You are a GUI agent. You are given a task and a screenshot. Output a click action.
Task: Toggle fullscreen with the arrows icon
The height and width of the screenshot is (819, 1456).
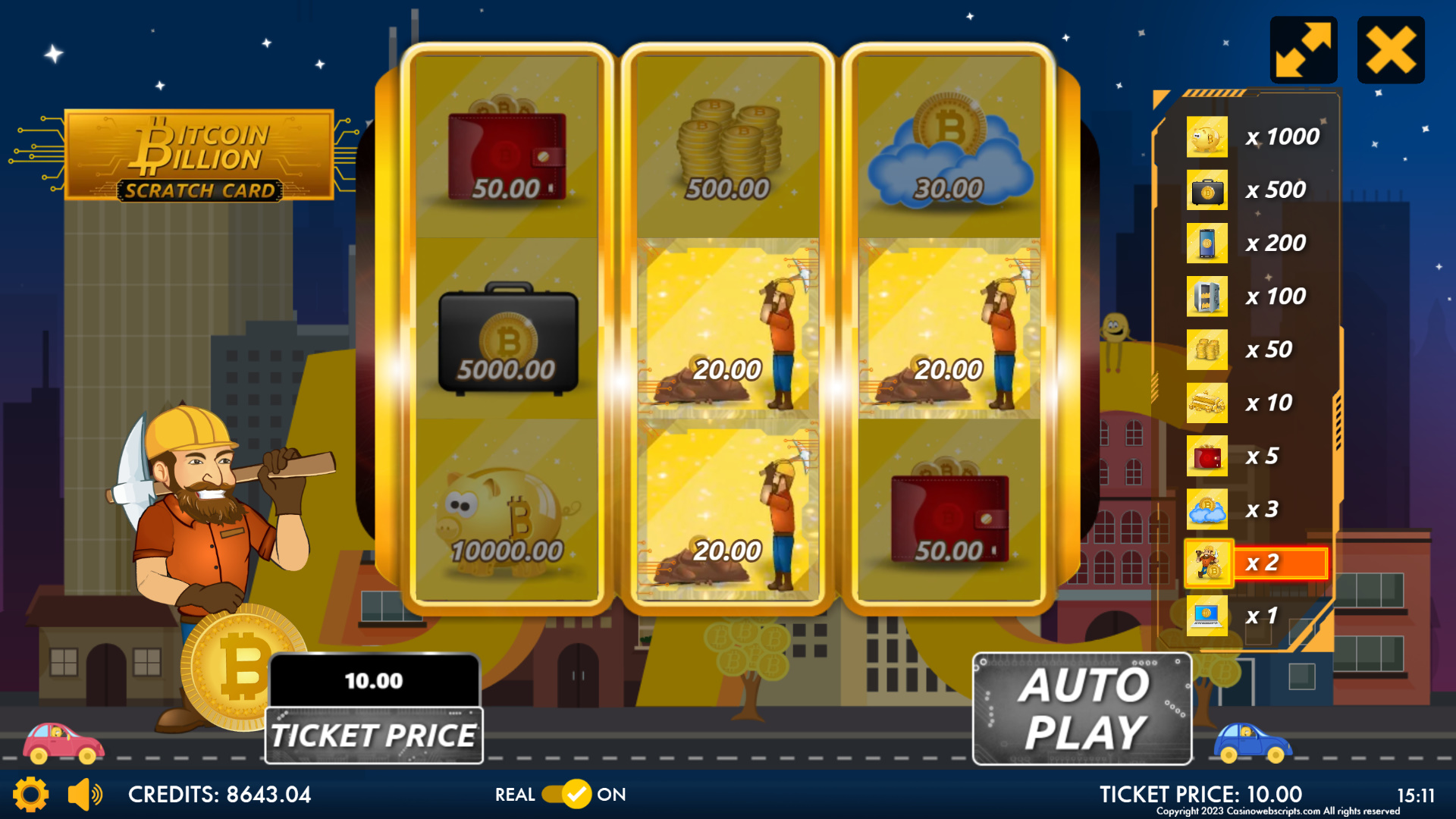[1303, 50]
